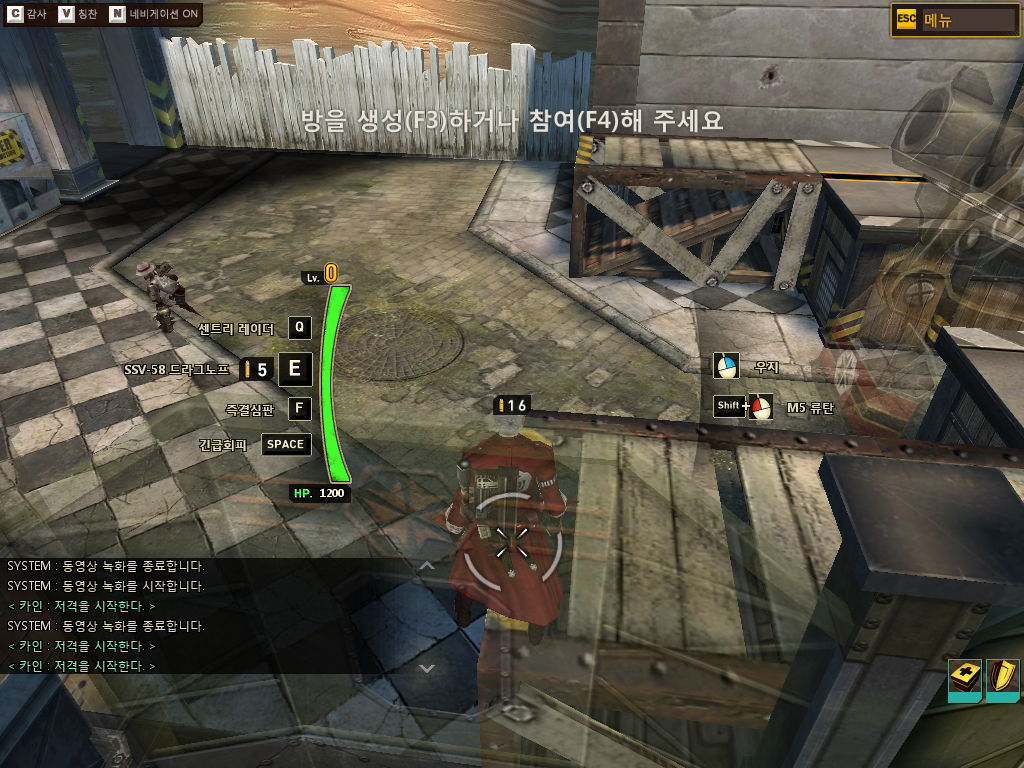Activate the 즉결심판 skill
The image size is (1024, 768).
pyautogui.click(x=299, y=408)
